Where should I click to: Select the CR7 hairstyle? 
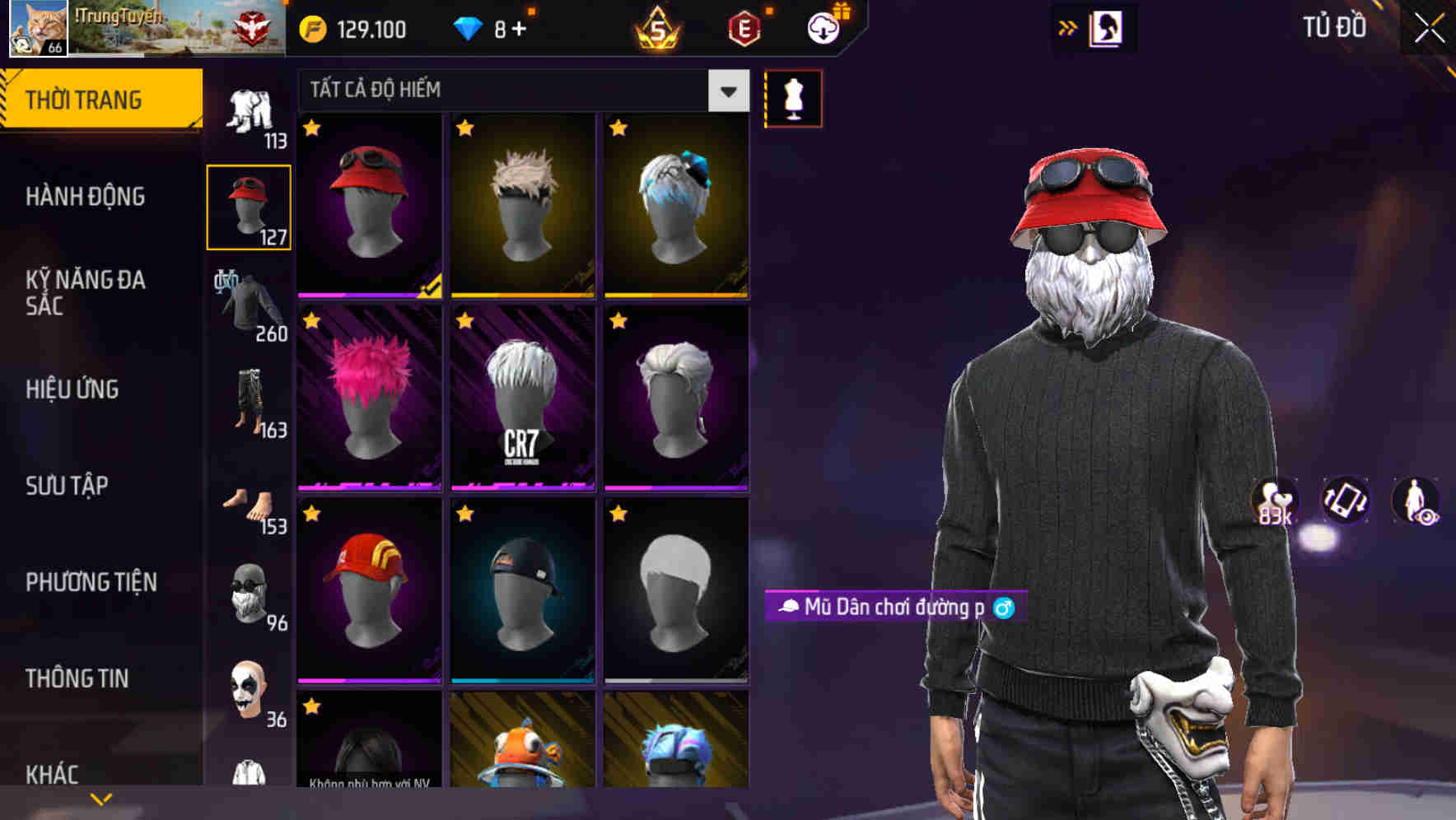(x=522, y=395)
